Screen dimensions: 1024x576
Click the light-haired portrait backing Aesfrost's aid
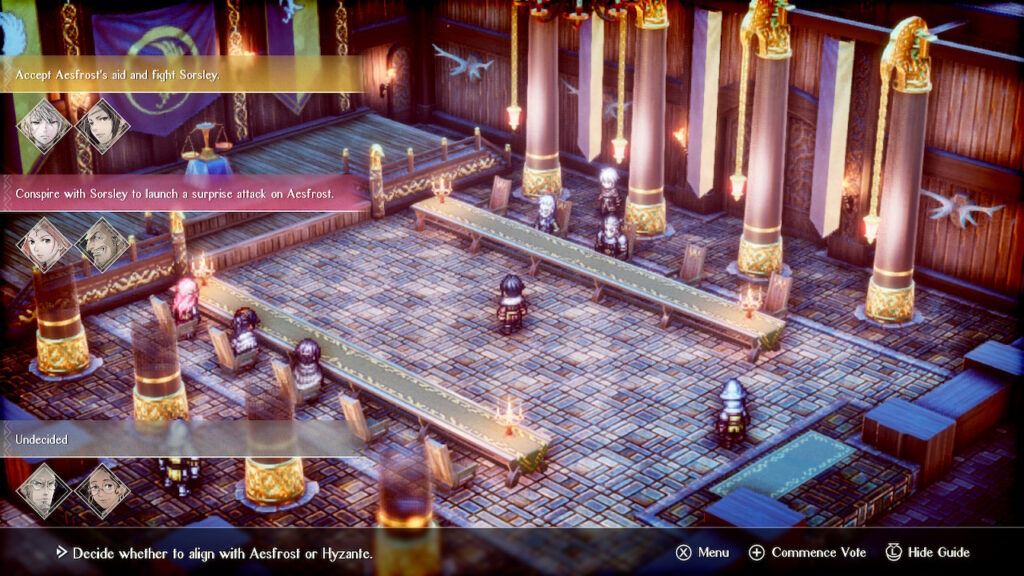pyautogui.click(x=45, y=126)
